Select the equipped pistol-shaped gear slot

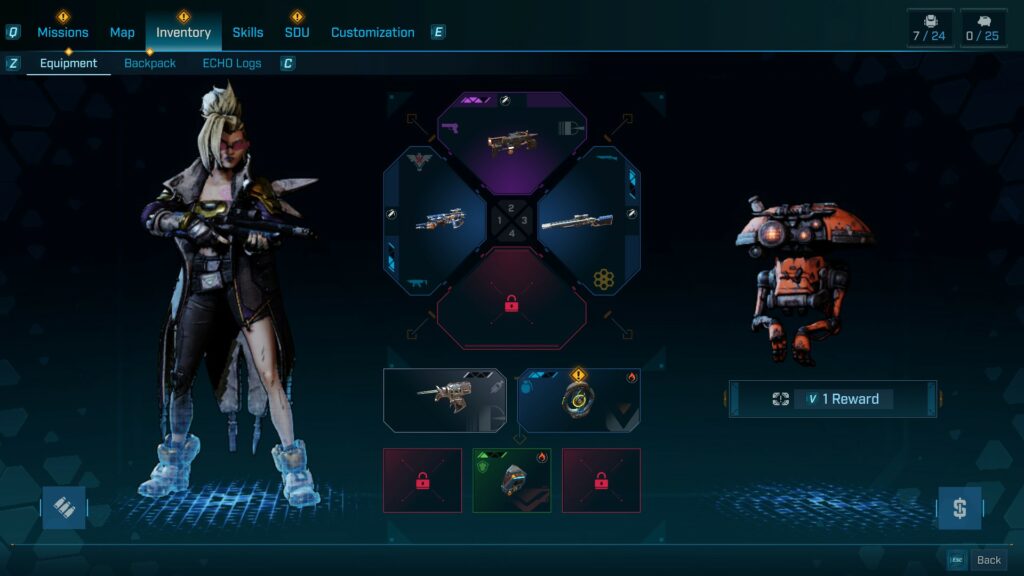[x=445, y=400]
